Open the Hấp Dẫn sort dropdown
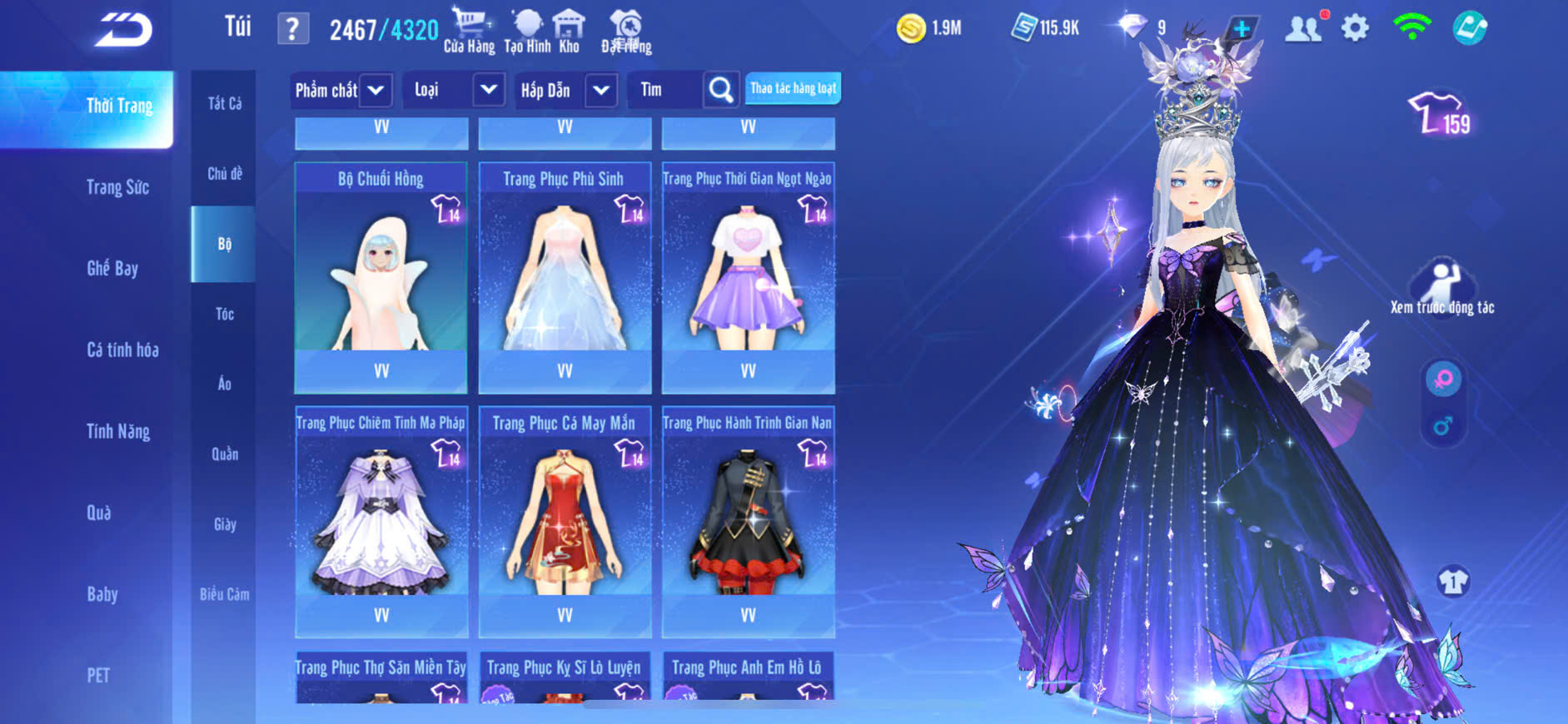 click(x=601, y=90)
